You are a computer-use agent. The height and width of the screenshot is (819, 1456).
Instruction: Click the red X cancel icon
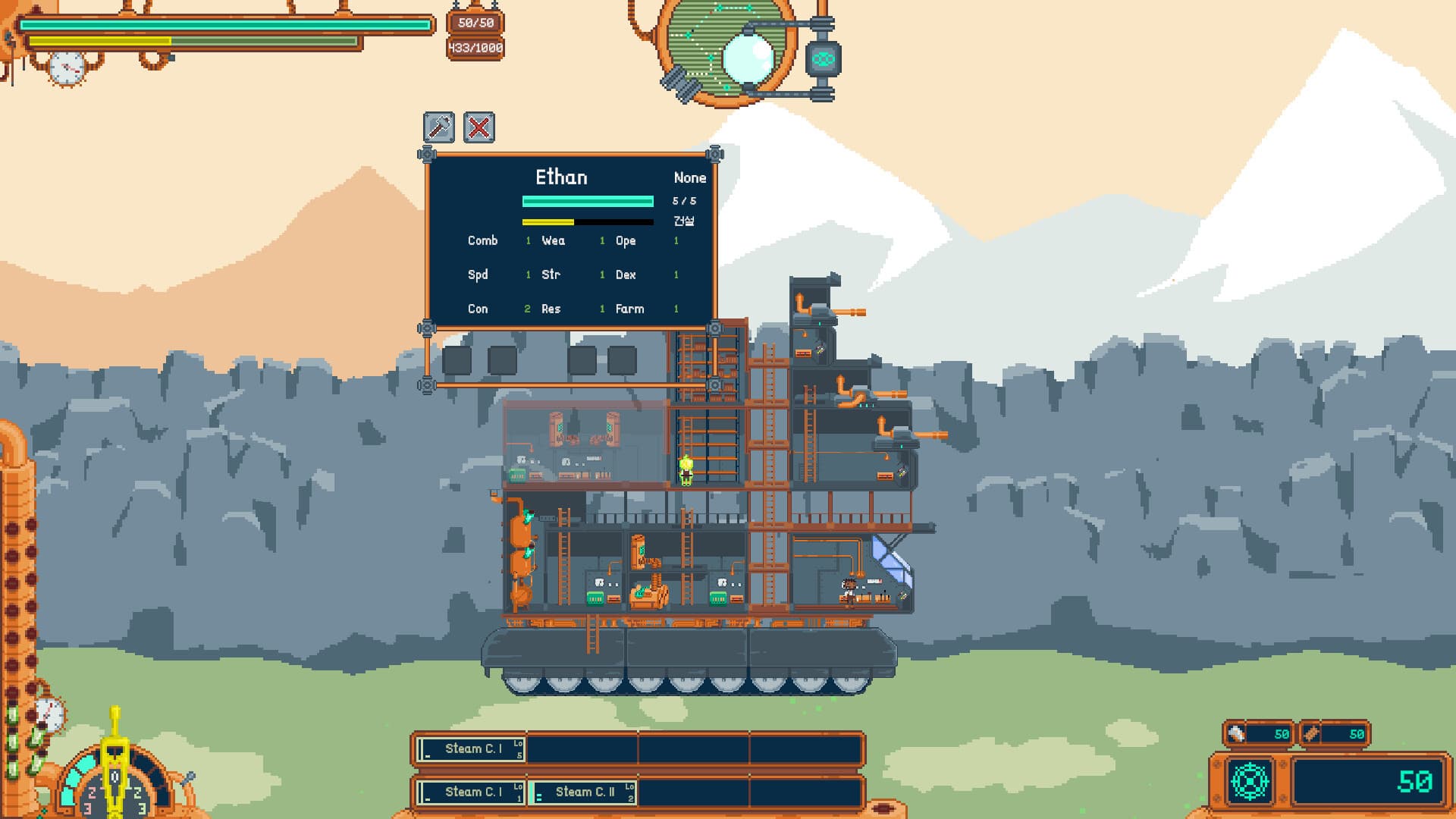(x=479, y=127)
